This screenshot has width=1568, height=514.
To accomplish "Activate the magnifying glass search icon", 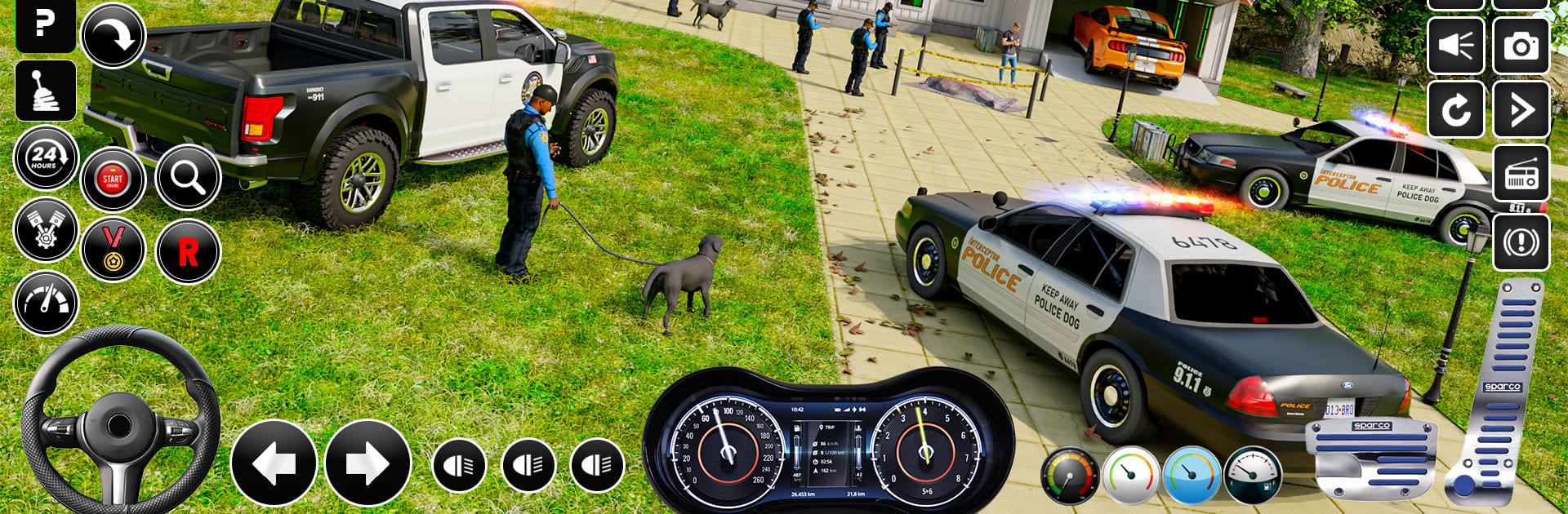I will click(x=188, y=177).
